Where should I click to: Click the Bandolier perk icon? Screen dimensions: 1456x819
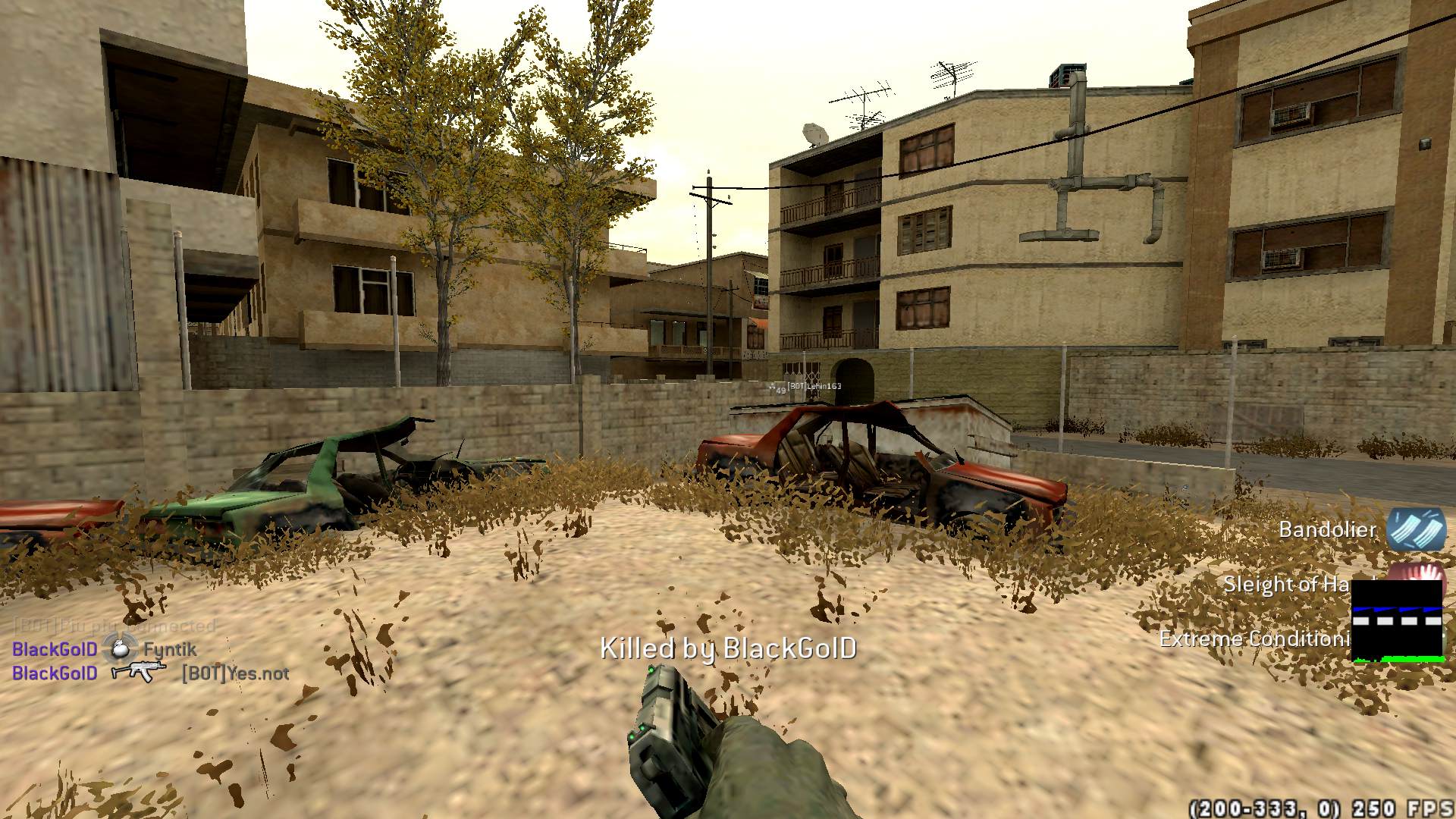[1415, 528]
